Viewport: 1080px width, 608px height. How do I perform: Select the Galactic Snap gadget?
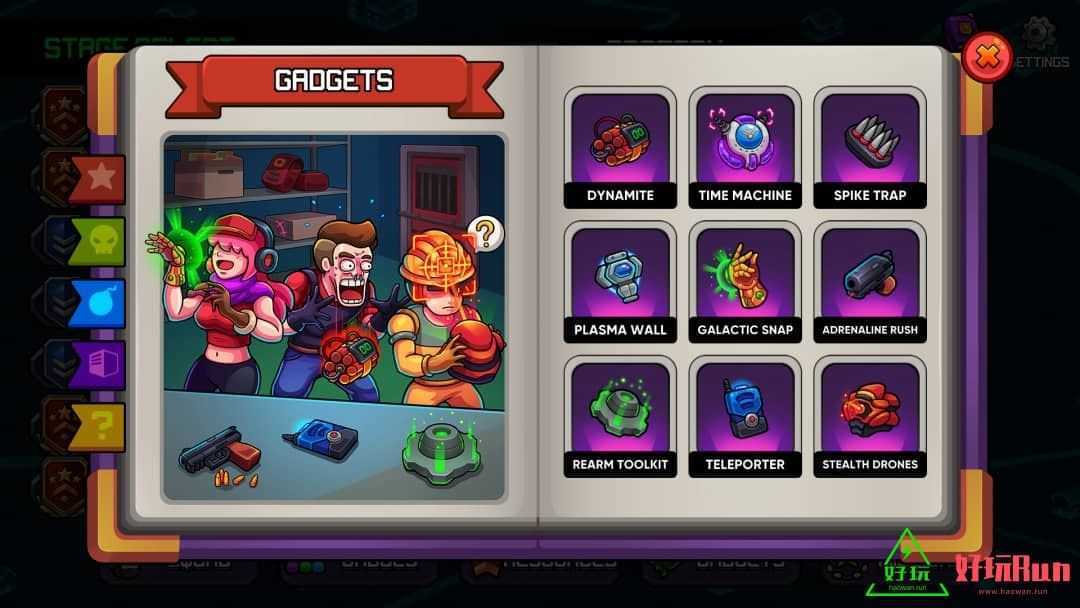(x=745, y=282)
